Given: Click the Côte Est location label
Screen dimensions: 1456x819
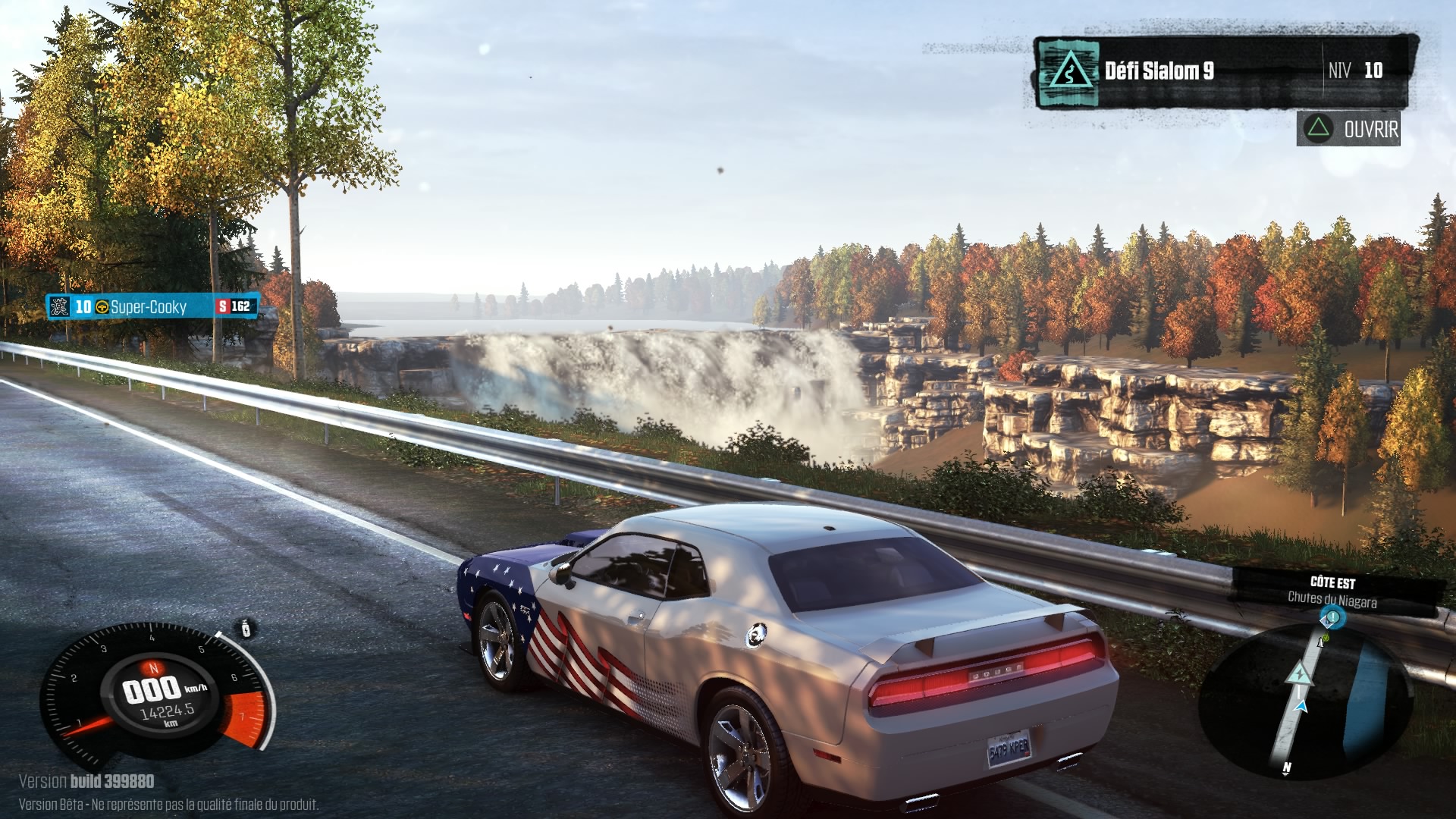Looking at the screenshot, I should pos(1332,582).
